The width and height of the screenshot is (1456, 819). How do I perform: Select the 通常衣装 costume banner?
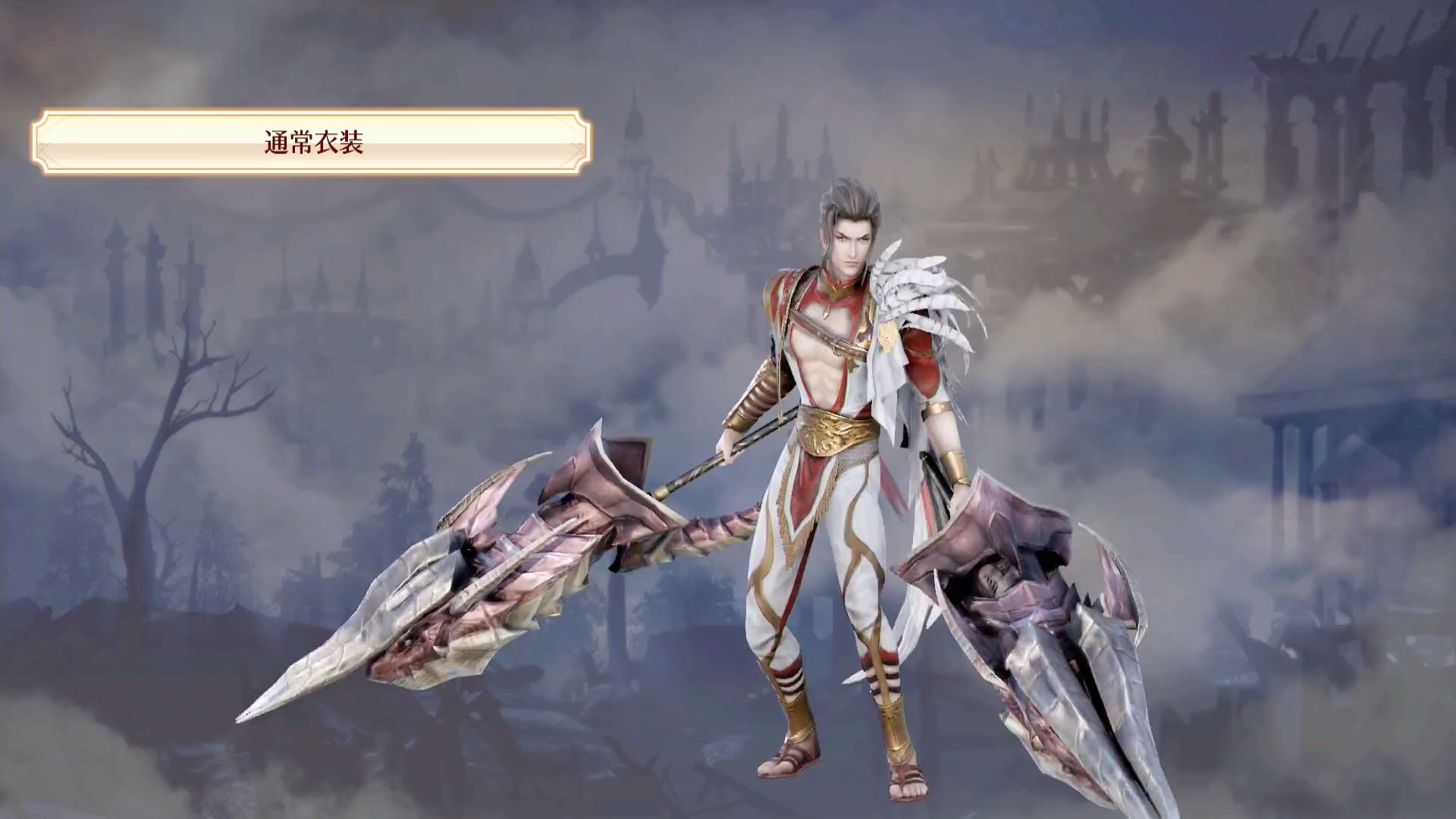(x=312, y=142)
